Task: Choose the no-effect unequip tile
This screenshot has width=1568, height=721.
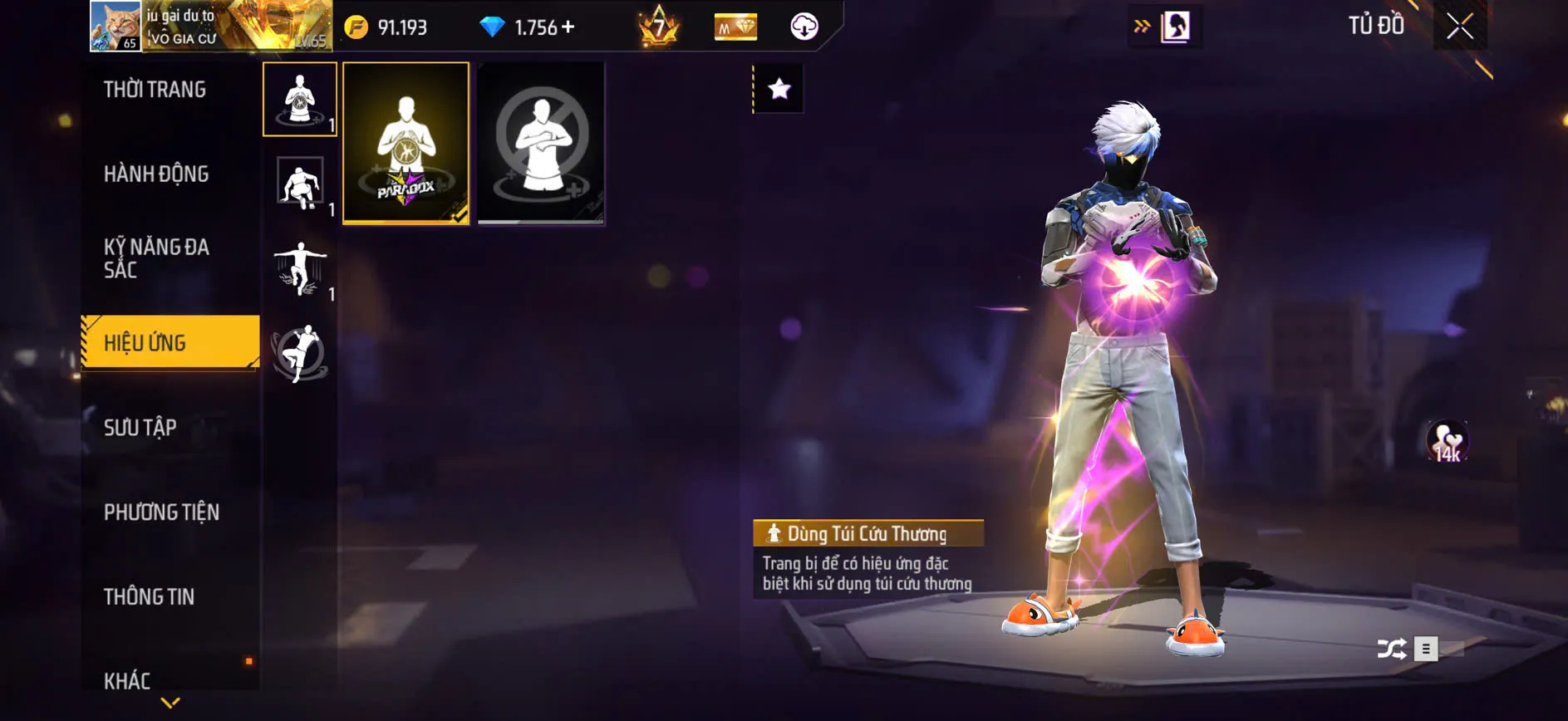Action: coord(541,143)
